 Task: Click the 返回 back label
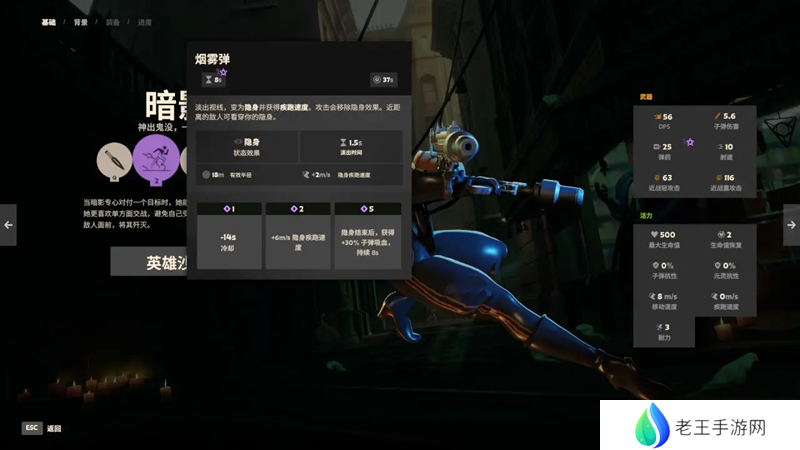[53, 428]
